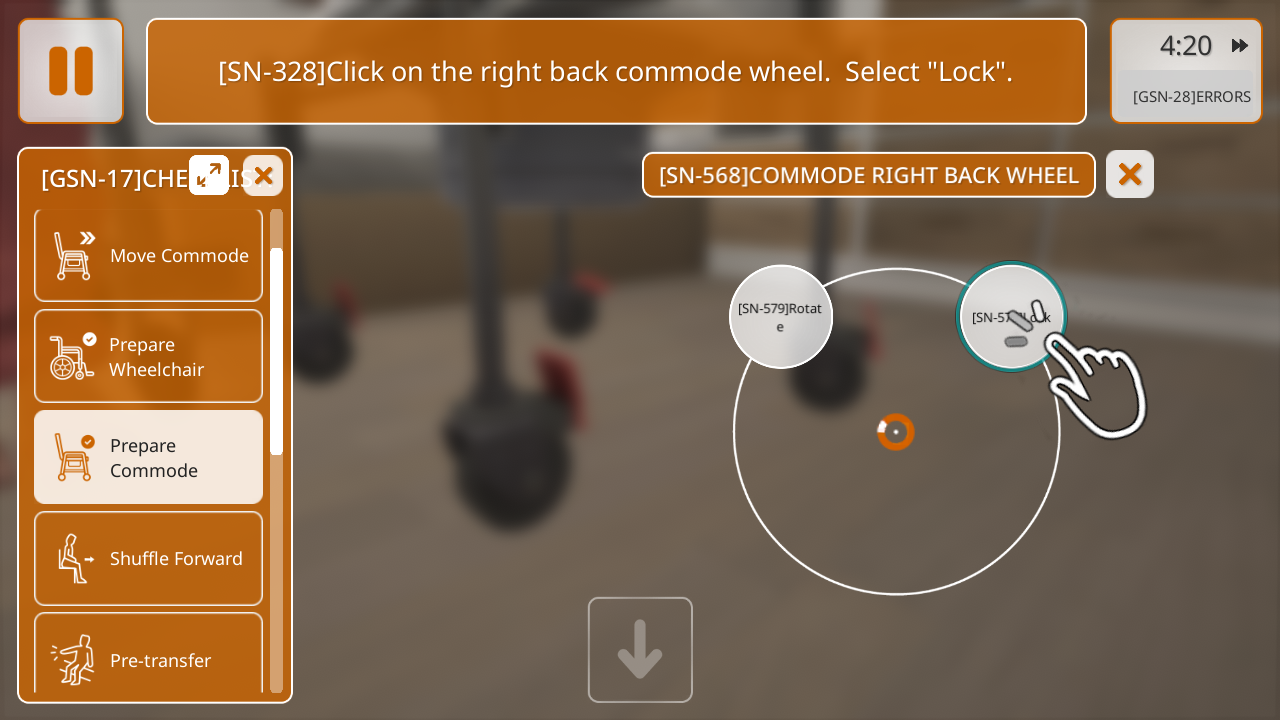1280x720 pixels.
Task: Select the Prepare Commode checklist item
Action: coord(149,457)
